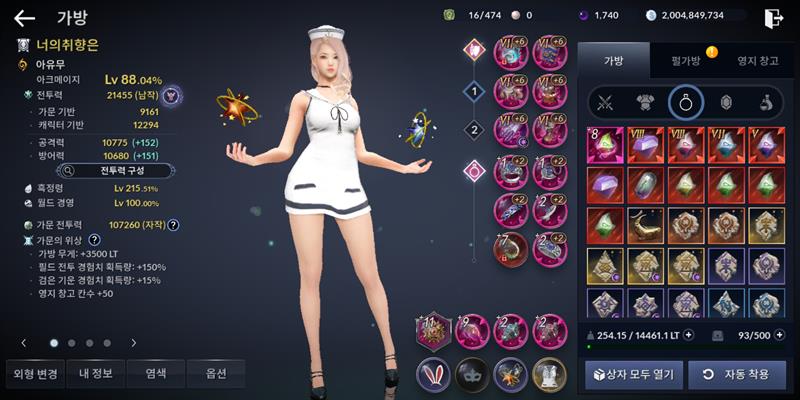Activate 자동 착용 auto-equip
Image resolution: width=800 pixels, height=400 pixels.
coord(737,374)
